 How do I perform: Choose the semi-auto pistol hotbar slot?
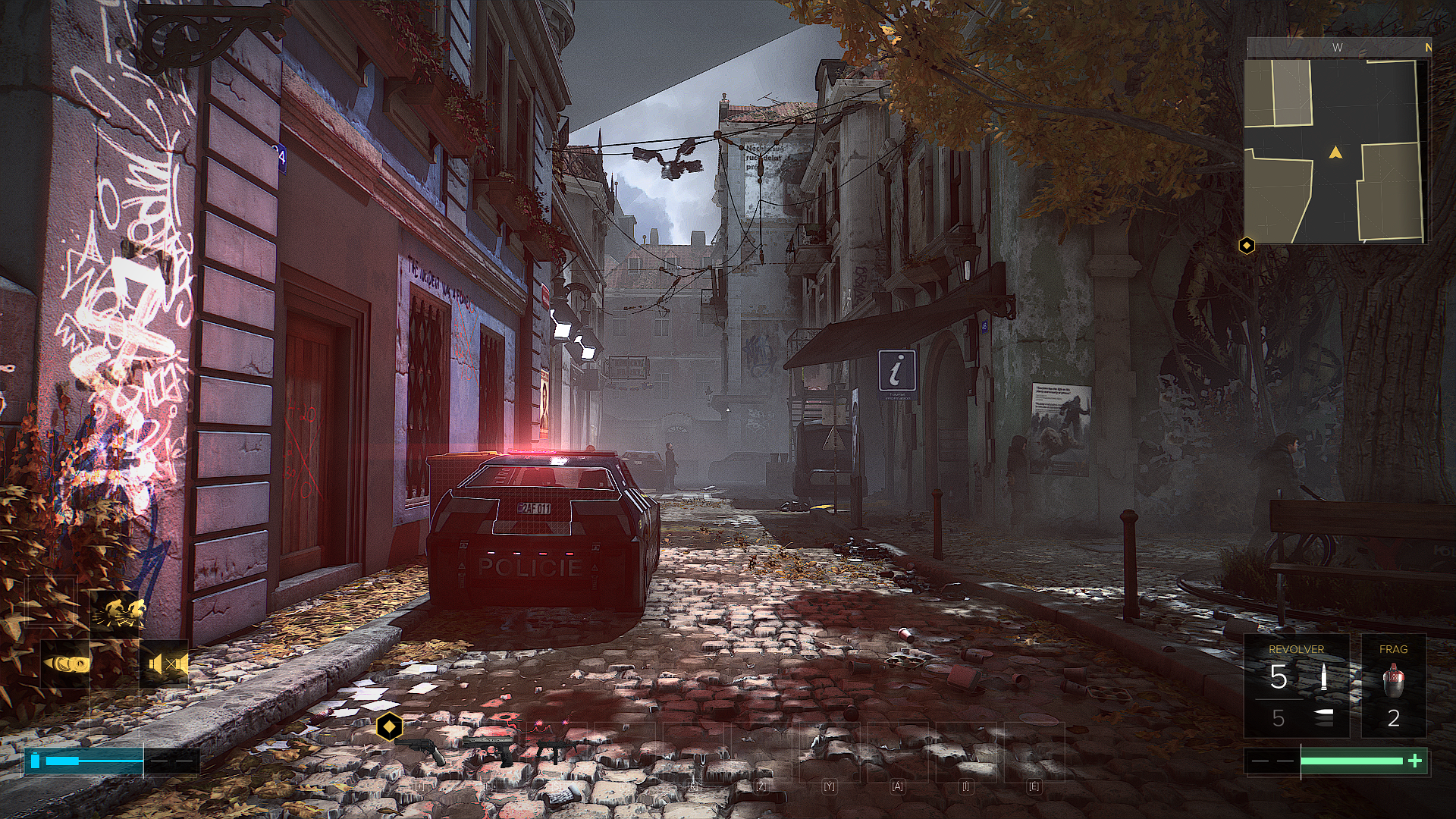pos(490,749)
